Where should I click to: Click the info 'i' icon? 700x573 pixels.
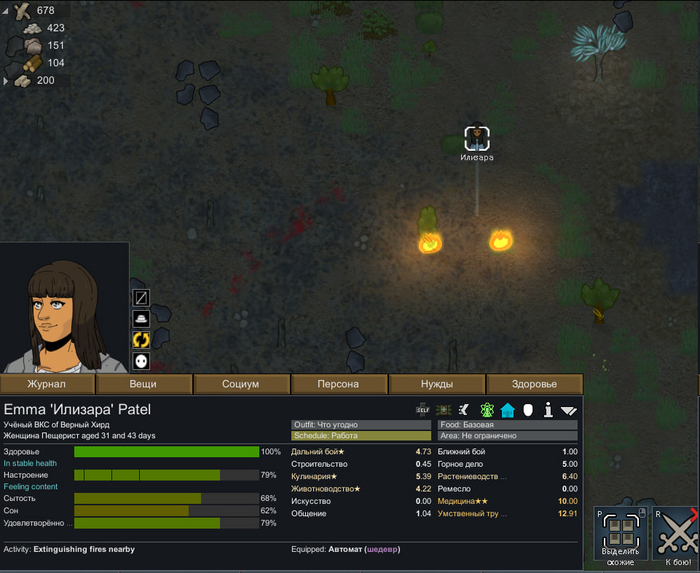[548, 409]
